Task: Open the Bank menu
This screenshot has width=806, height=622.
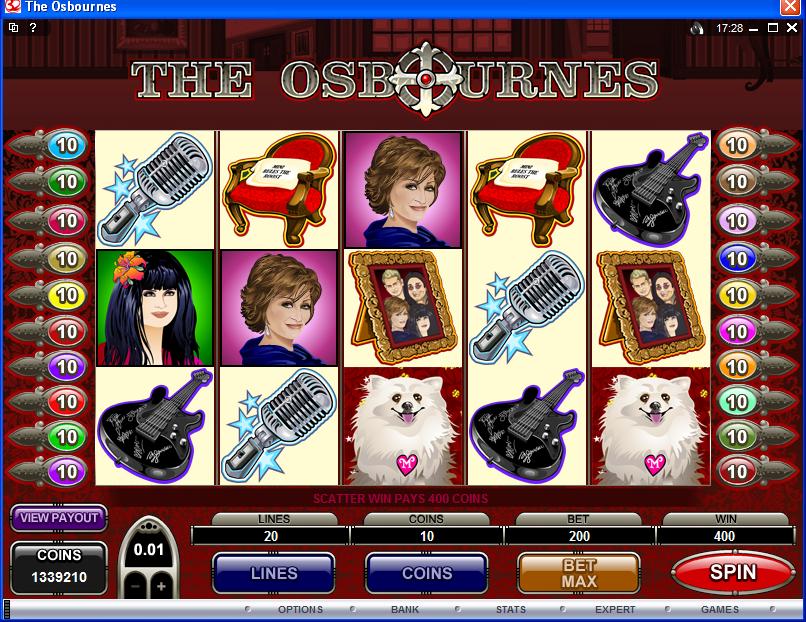Action: click(405, 609)
